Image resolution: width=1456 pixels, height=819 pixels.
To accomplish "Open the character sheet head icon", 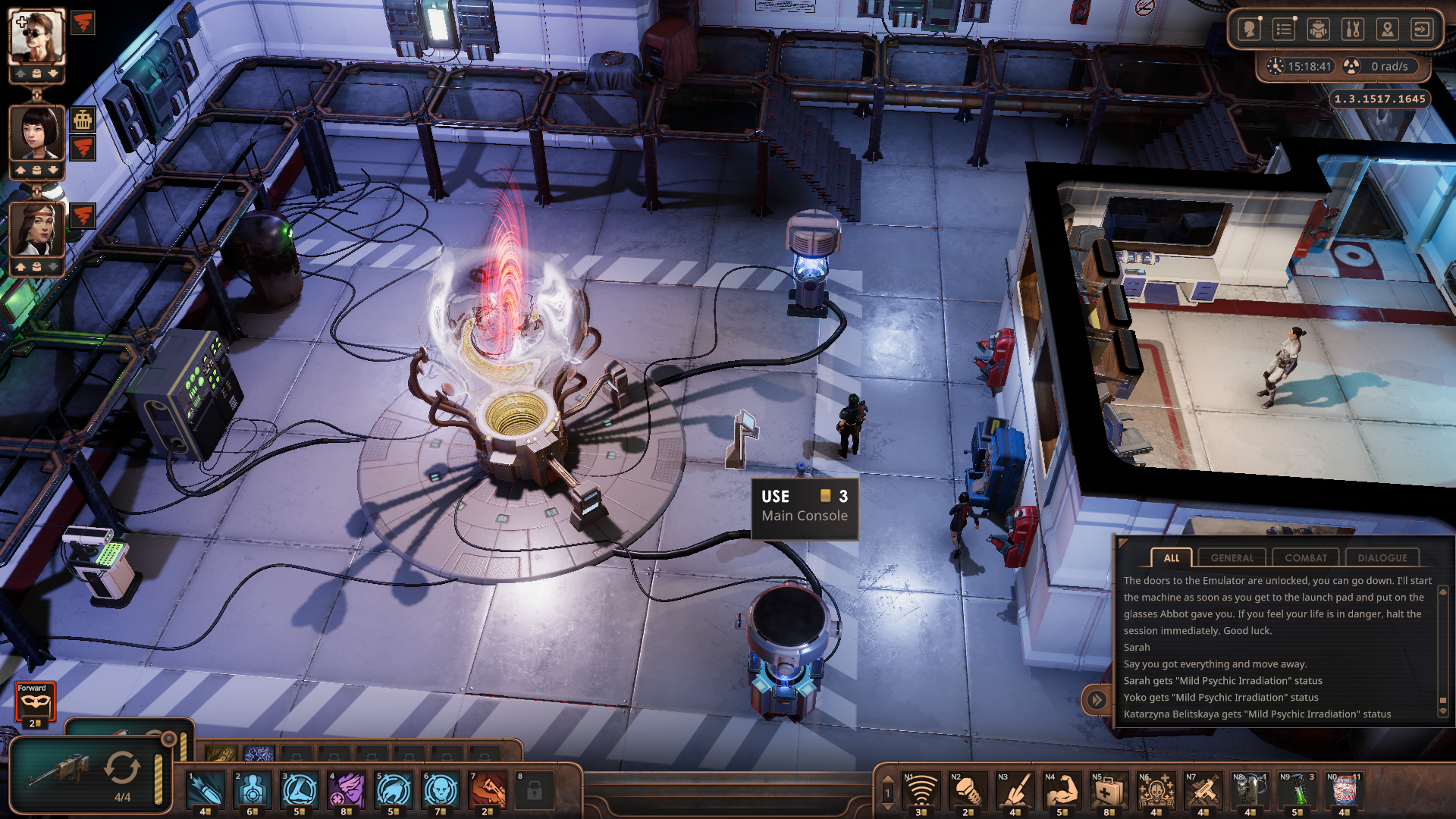I will pos(1249,30).
